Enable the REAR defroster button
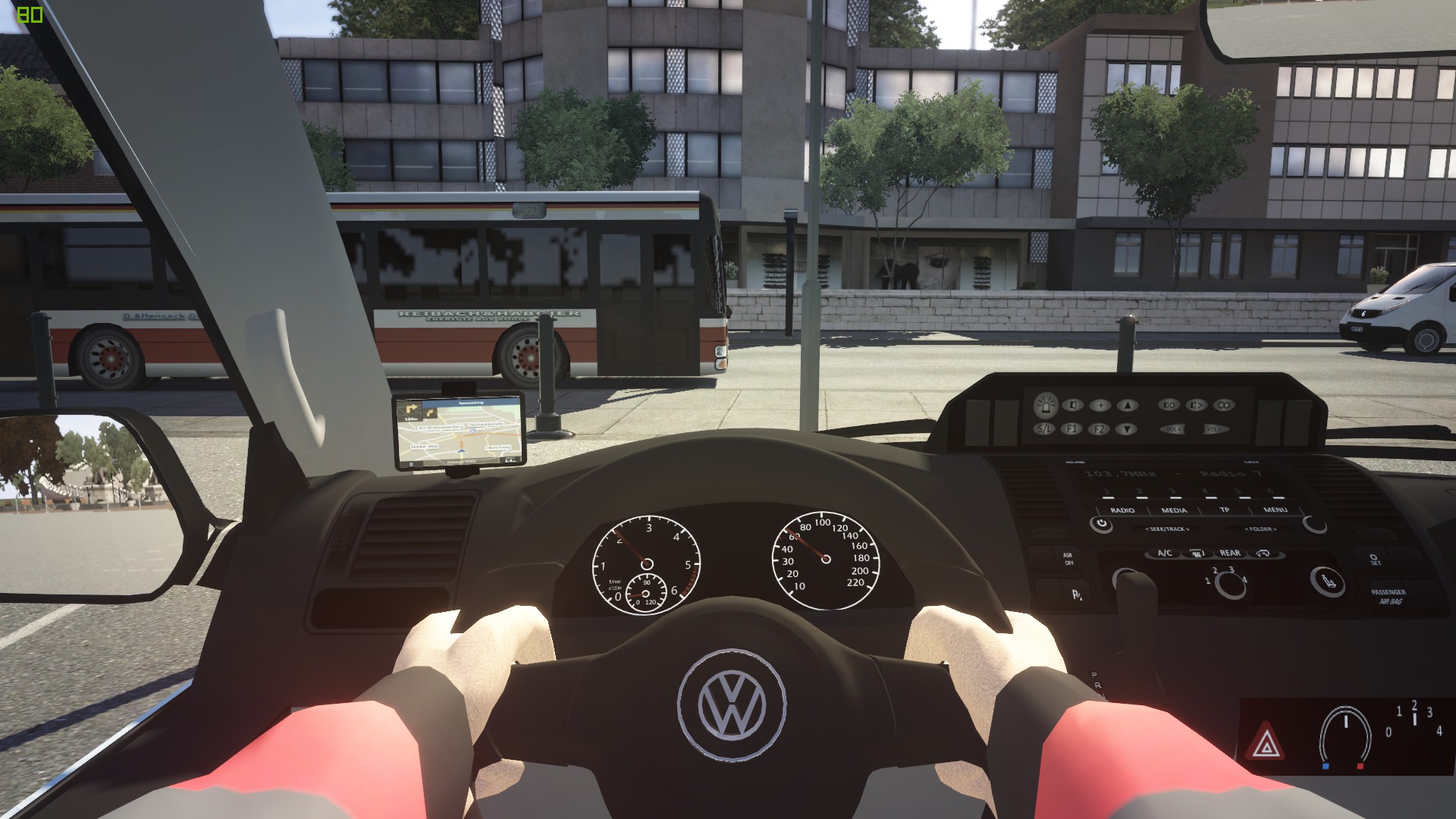The width and height of the screenshot is (1456, 819). click(1230, 554)
